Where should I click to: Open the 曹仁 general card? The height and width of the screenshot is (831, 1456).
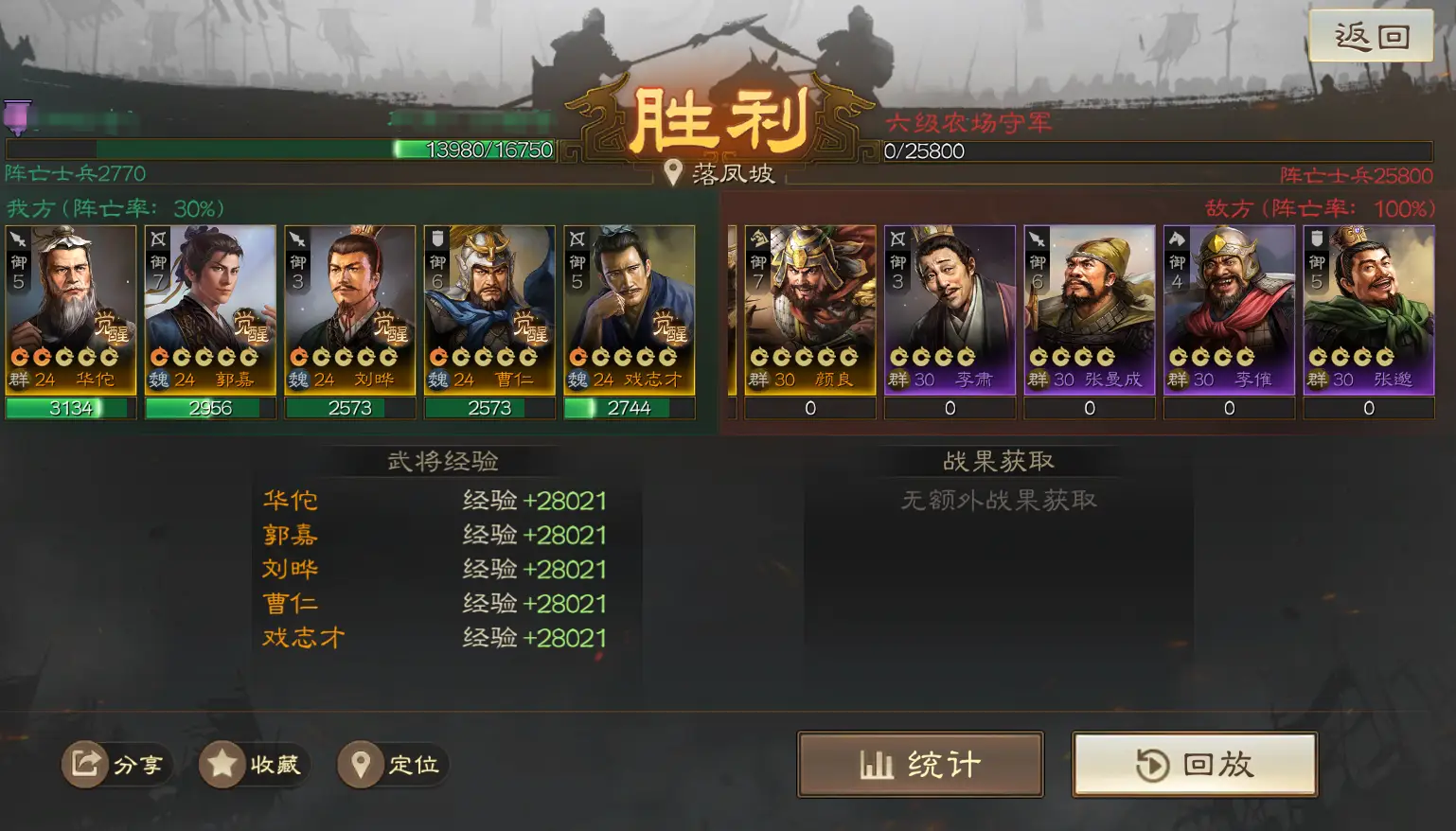tap(489, 309)
